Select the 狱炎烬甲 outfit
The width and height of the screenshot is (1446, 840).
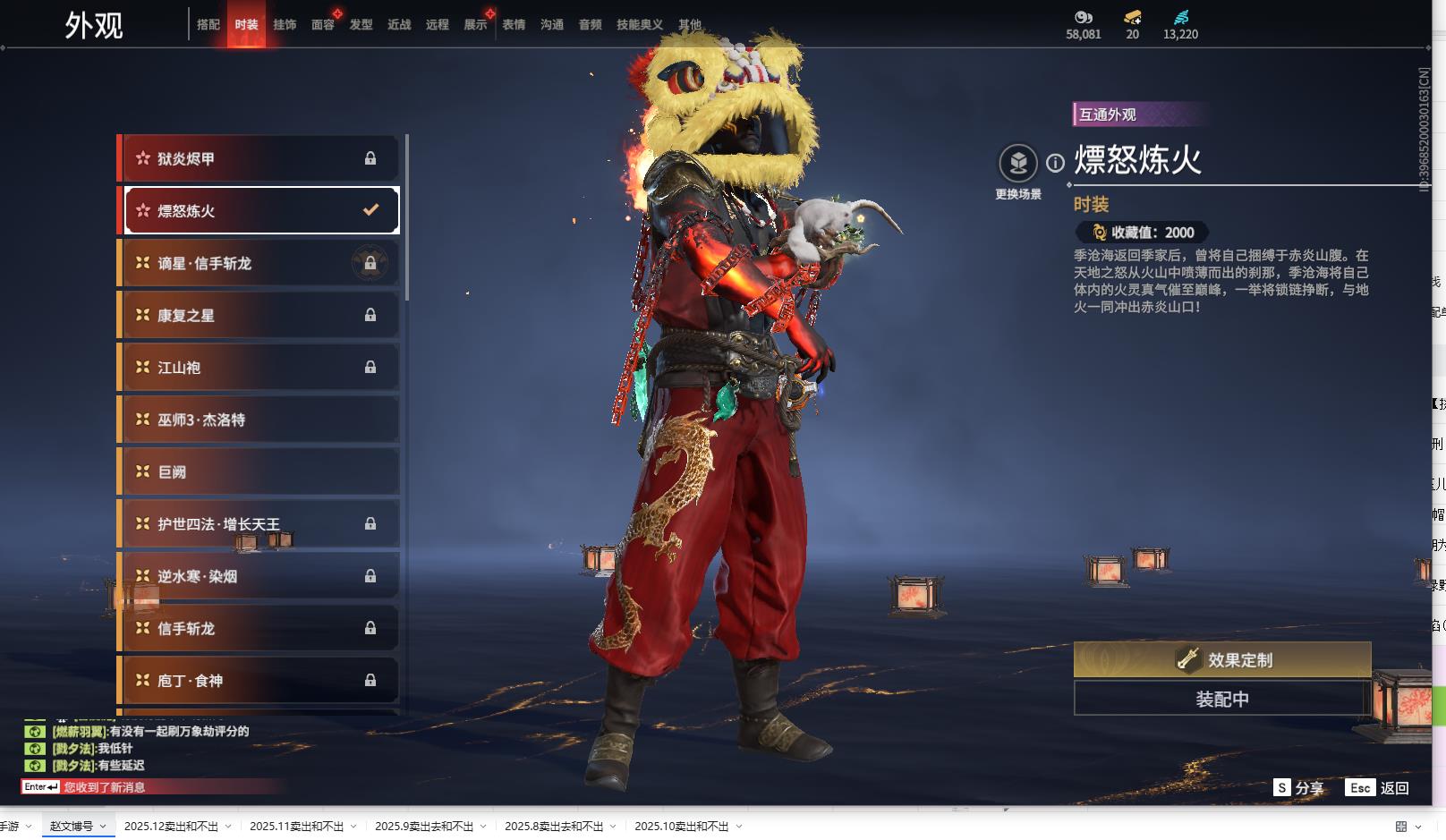[x=259, y=158]
